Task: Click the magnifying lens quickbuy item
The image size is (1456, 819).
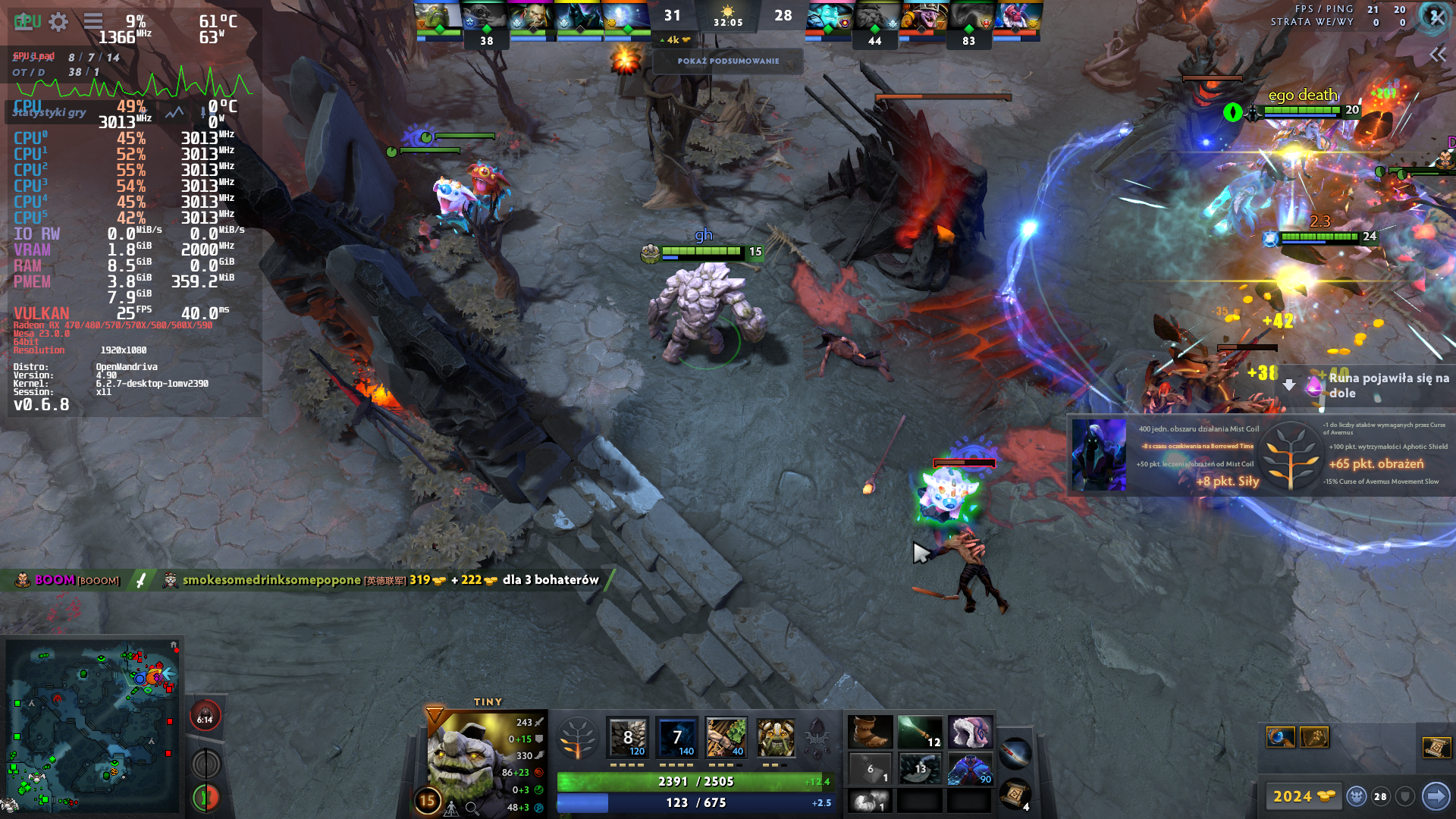Action: 1280,737
